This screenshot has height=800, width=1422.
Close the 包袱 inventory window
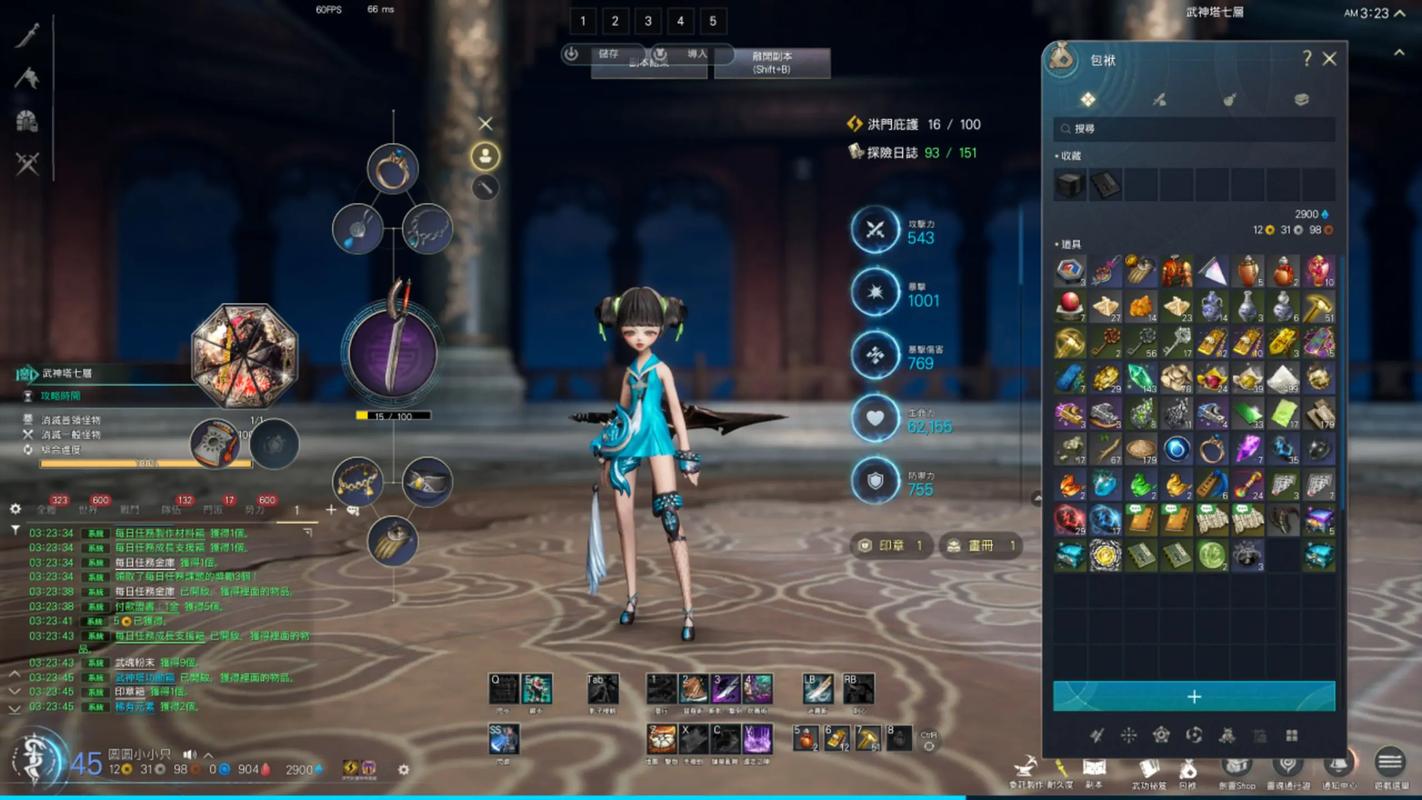coord(1329,59)
